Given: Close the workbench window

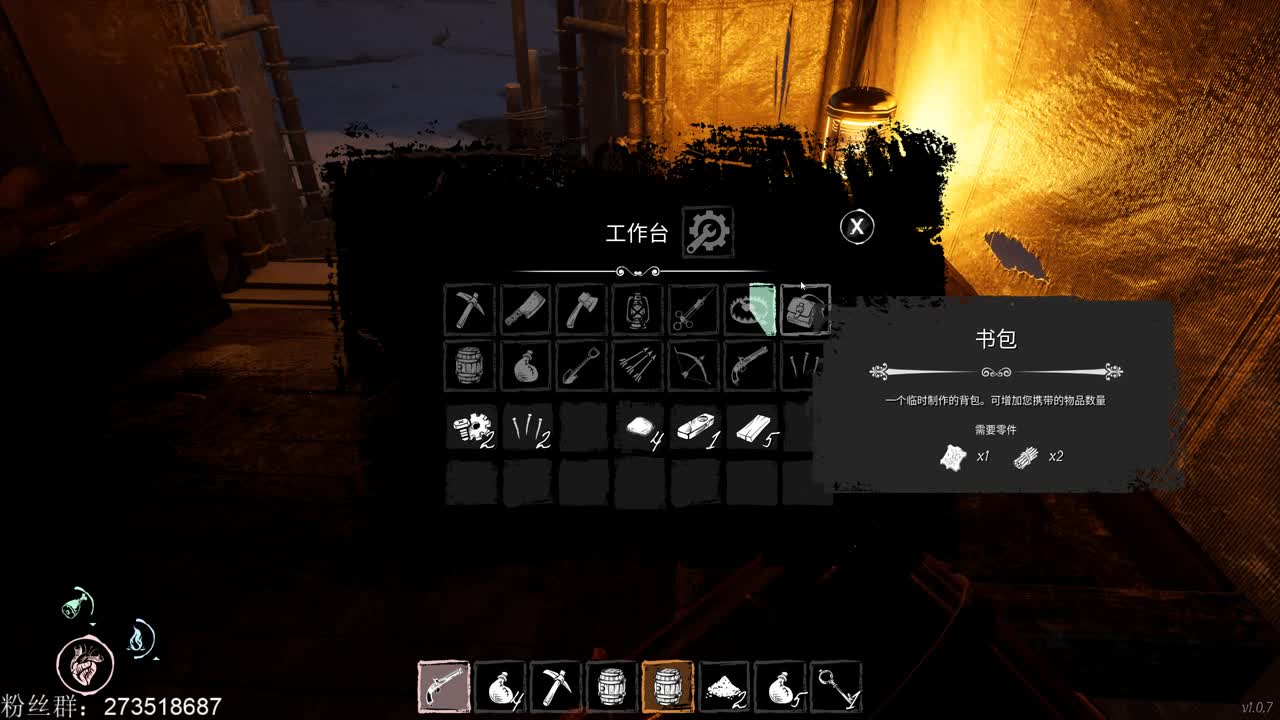Looking at the screenshot, I should click(856, 227).
